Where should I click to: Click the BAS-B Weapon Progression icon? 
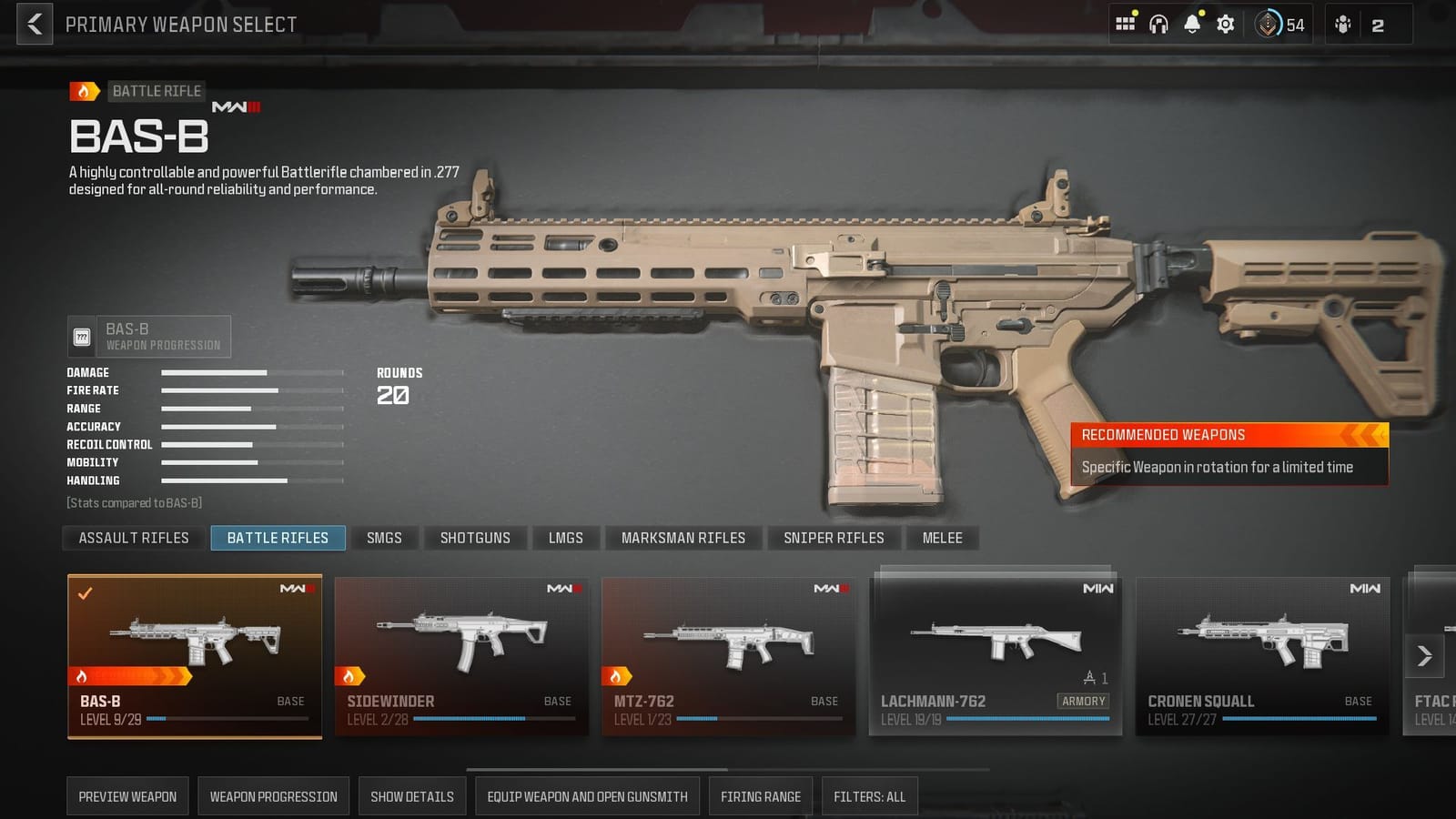click(x=83, y=336)
